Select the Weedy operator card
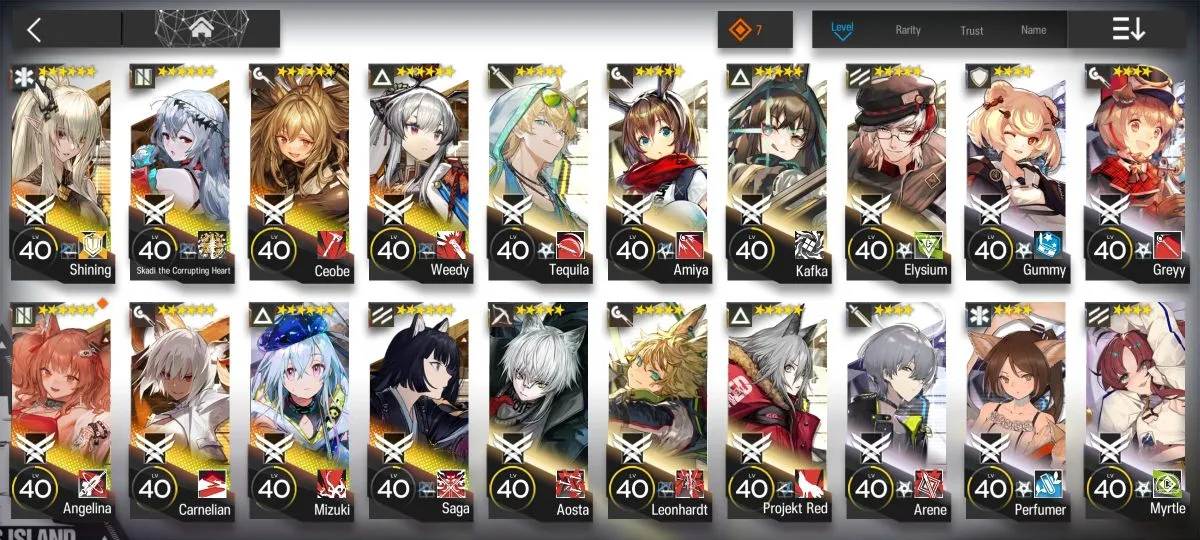The height and width of the screenshot is (540, 1200). [x=419, y=170]
